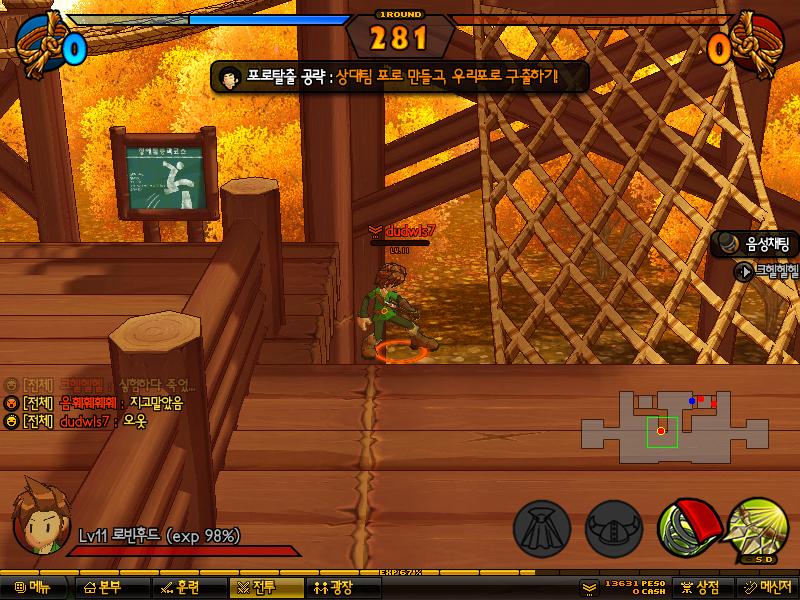Click the 로빈후드 character portrait
Image resolution: width=800 pixels, height=600 pixels.
[40, 518]
